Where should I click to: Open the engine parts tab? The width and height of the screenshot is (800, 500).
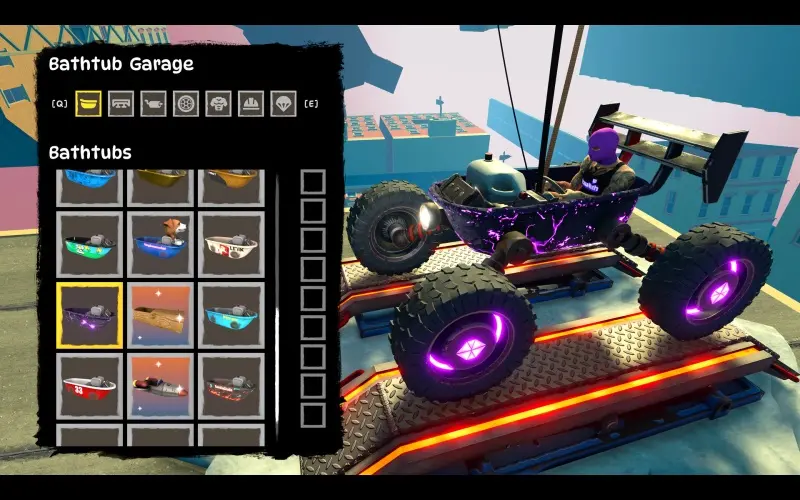tap(154, 103)
